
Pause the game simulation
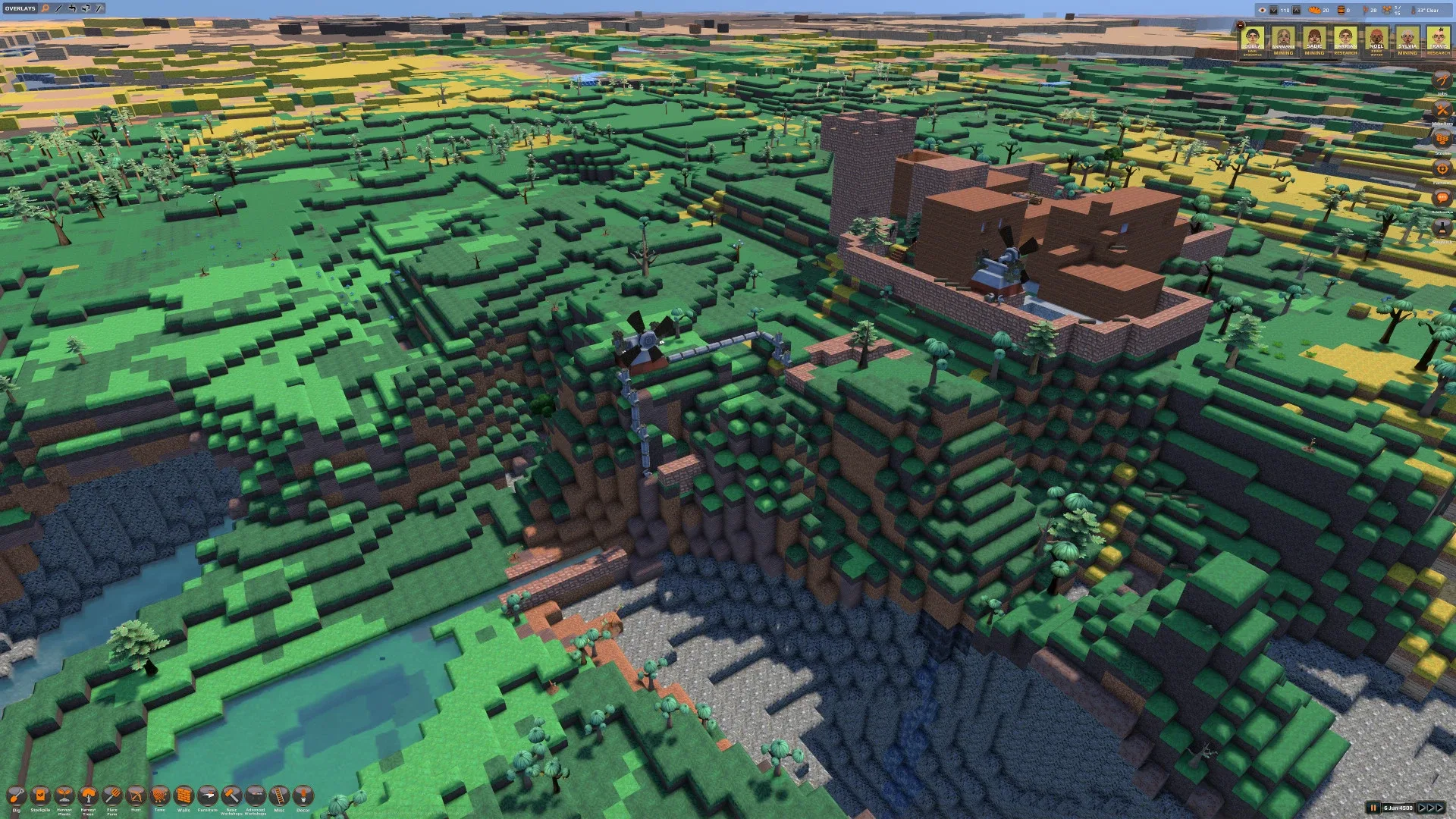click(x=1373, y=808)
